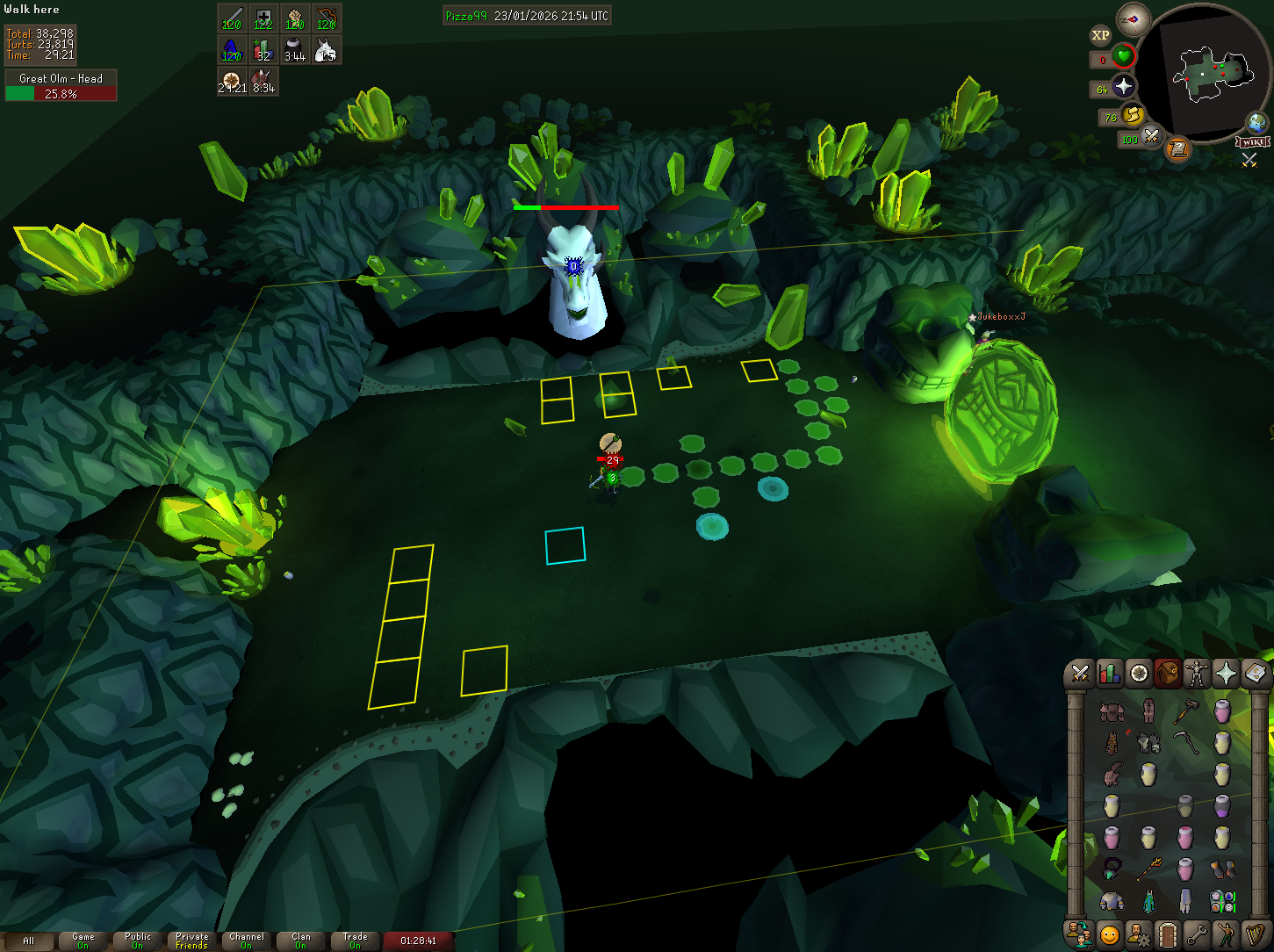The height and width of the screenshot is (952, 1274).
Task: Open the Combat Options tab
Action: (x=1080, y=674)
